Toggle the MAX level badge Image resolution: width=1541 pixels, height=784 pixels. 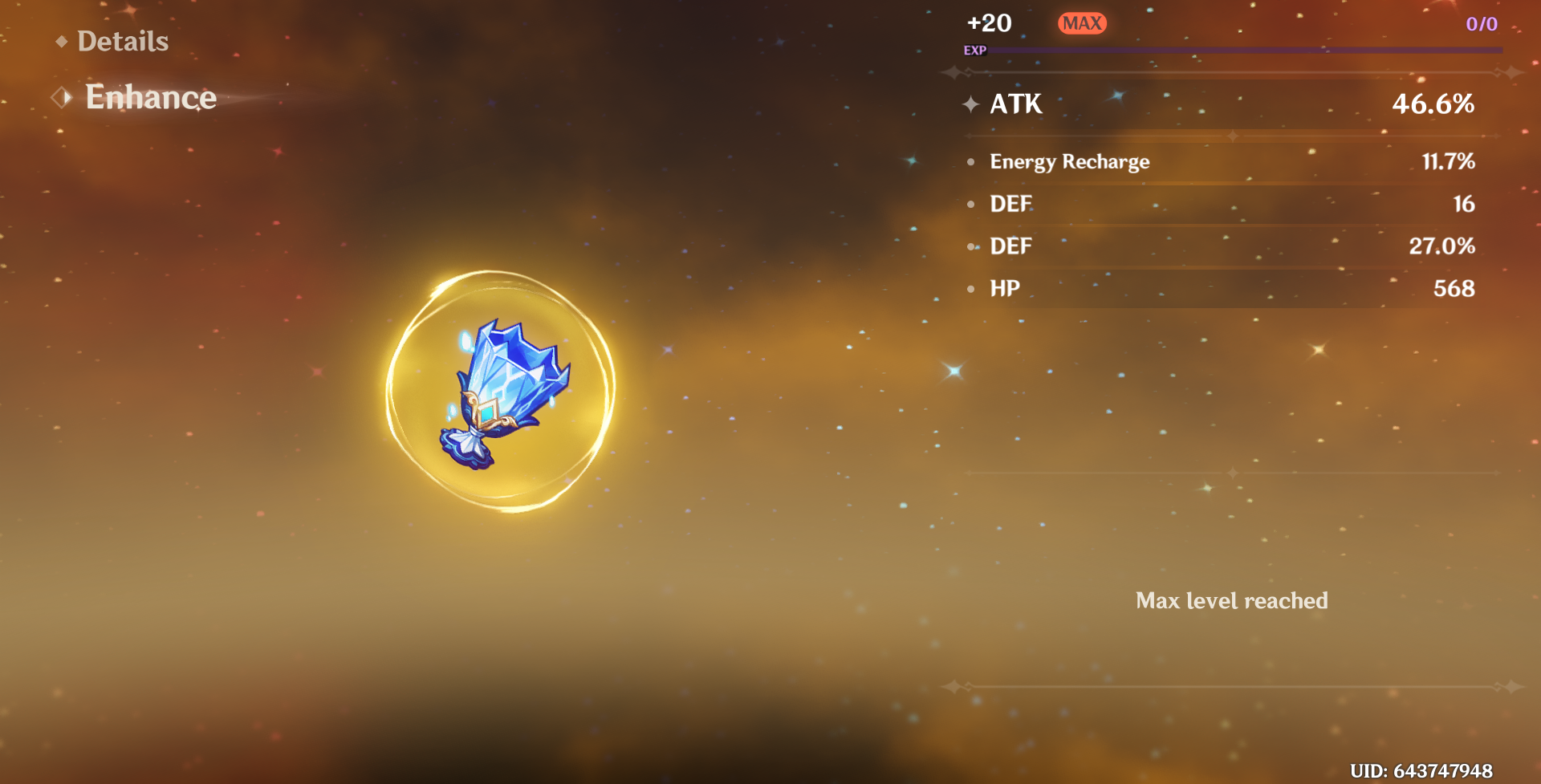tap(1082, 23)
